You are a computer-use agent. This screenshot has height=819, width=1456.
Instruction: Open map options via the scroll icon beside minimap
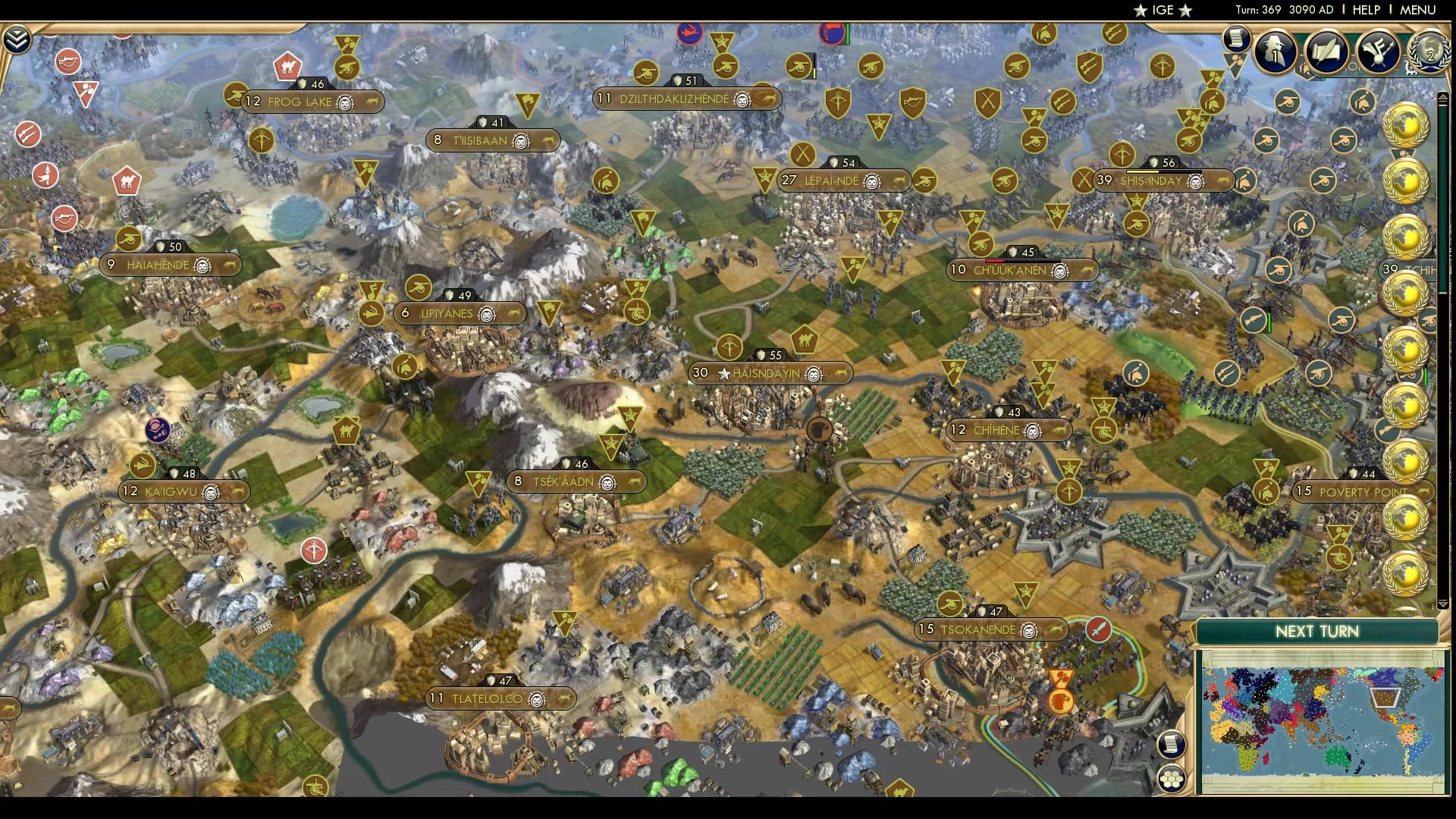click(1171, 745)
